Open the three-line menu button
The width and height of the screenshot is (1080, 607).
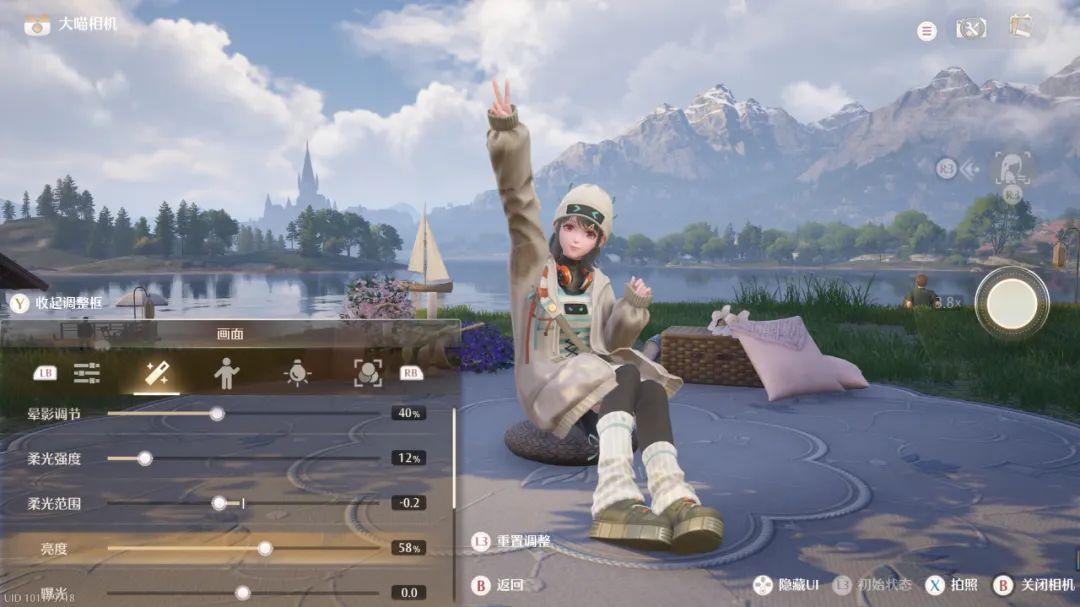pos(927,31)
